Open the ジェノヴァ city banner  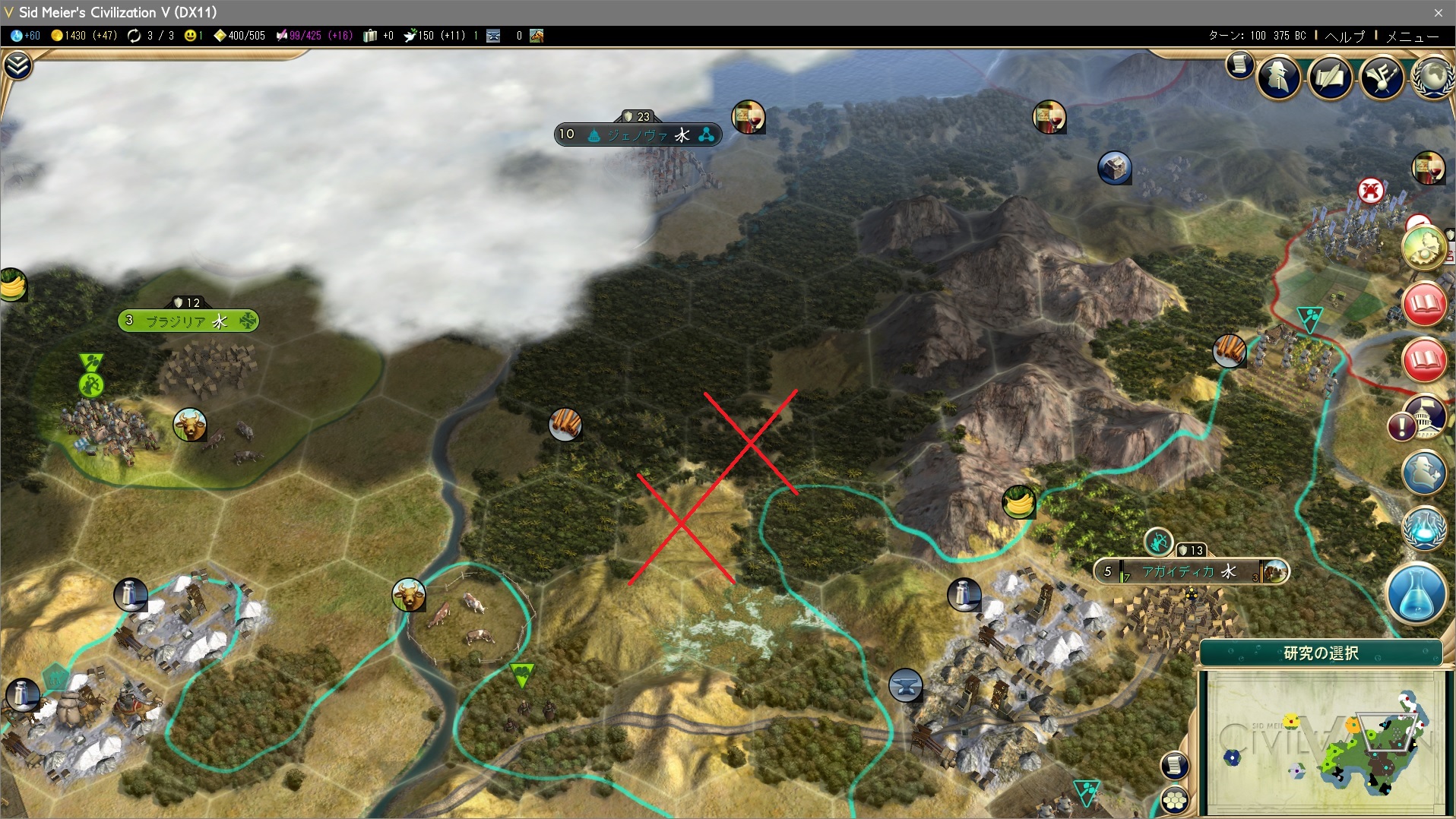pyautogui.click(x=637, y=135)
